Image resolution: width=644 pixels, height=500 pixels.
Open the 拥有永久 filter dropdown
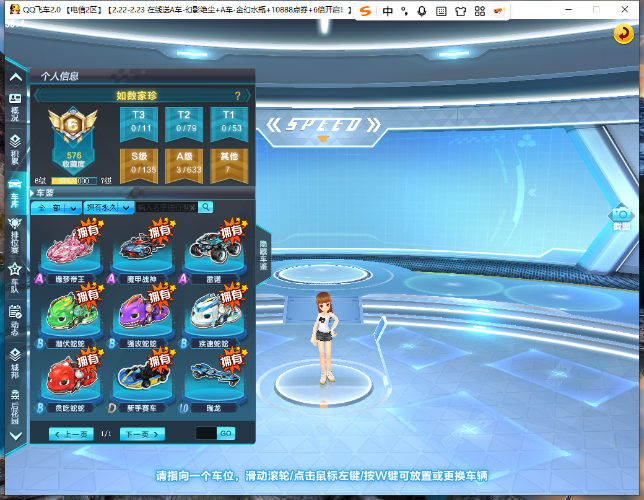point(109,207)
